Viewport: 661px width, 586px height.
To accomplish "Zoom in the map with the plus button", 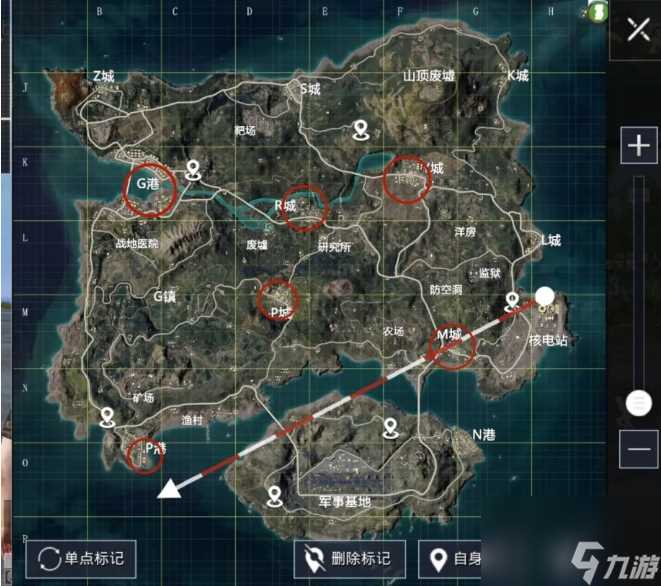I will pos(638,145).
